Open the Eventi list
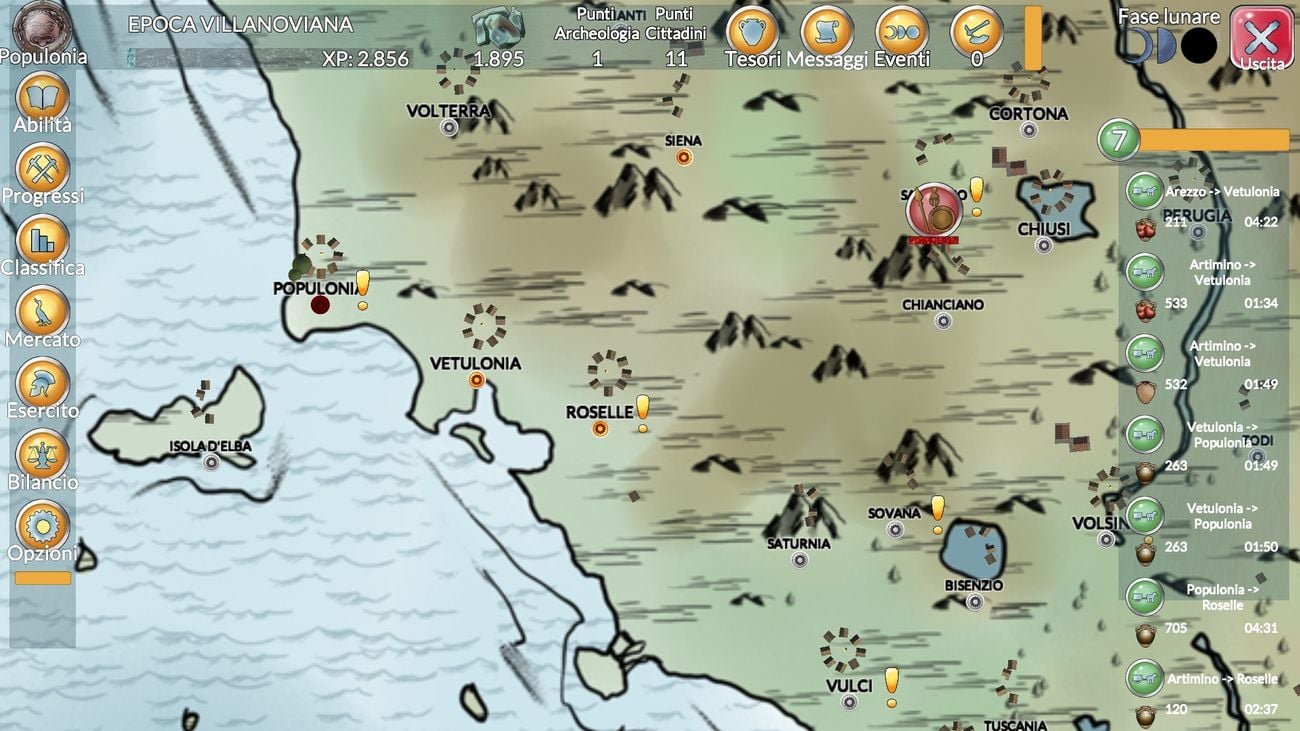Screen dimensions: 1300x731 901,33
